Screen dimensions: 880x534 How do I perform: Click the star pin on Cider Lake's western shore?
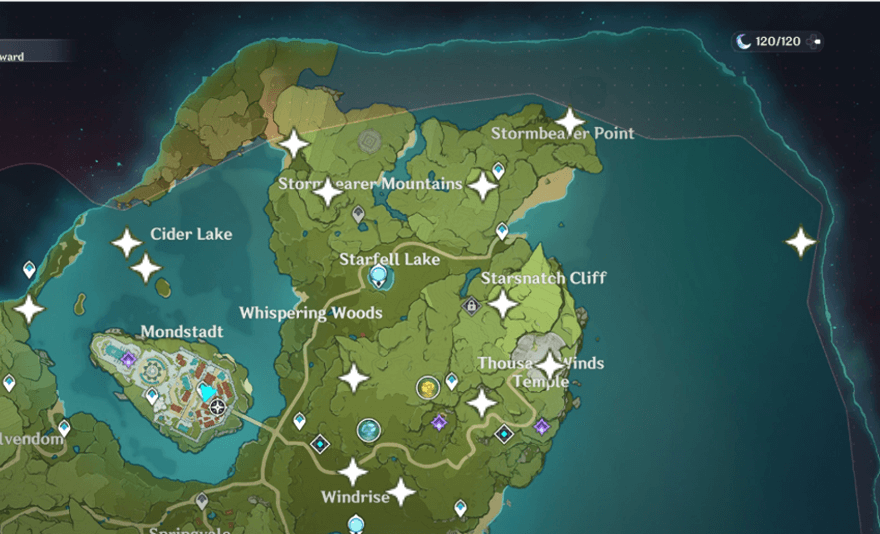(x=29, y=309)
